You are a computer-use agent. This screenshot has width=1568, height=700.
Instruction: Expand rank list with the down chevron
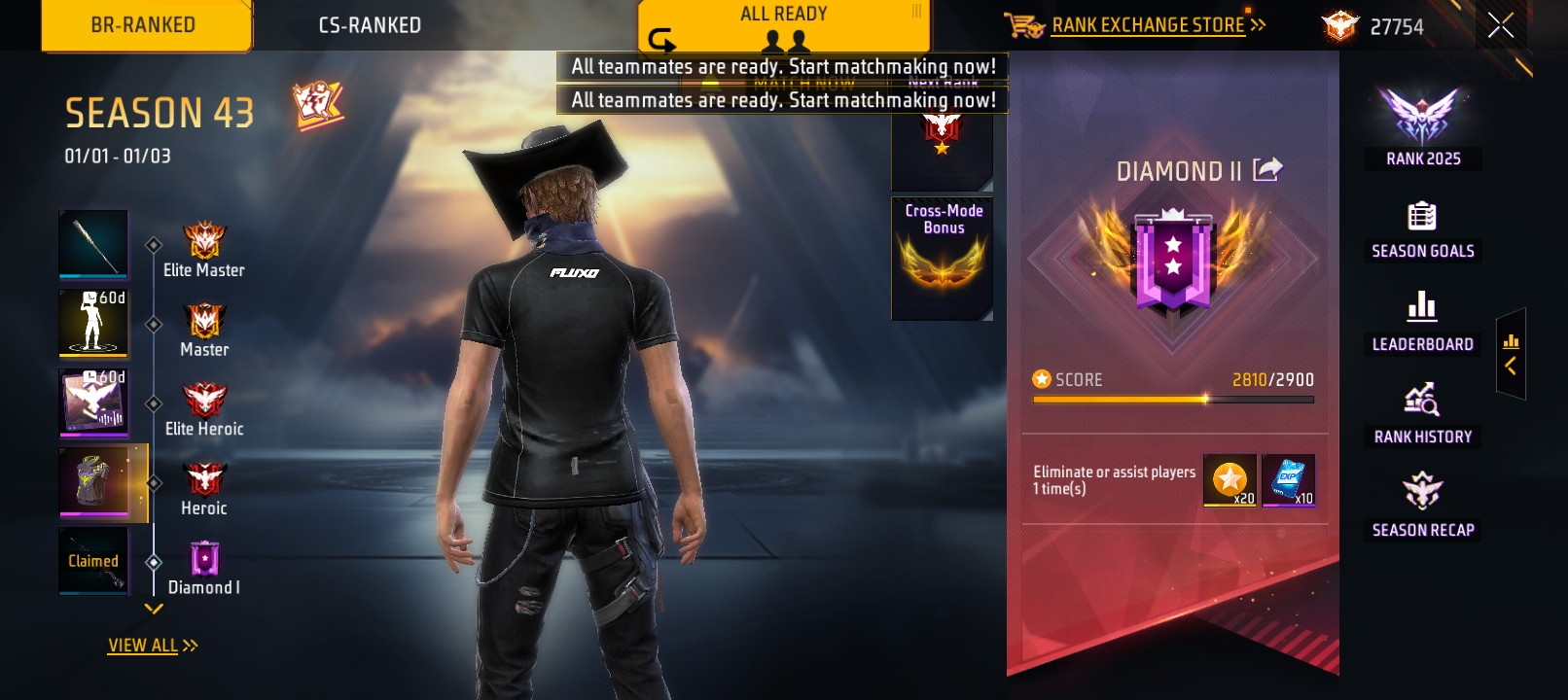[154, 610]
